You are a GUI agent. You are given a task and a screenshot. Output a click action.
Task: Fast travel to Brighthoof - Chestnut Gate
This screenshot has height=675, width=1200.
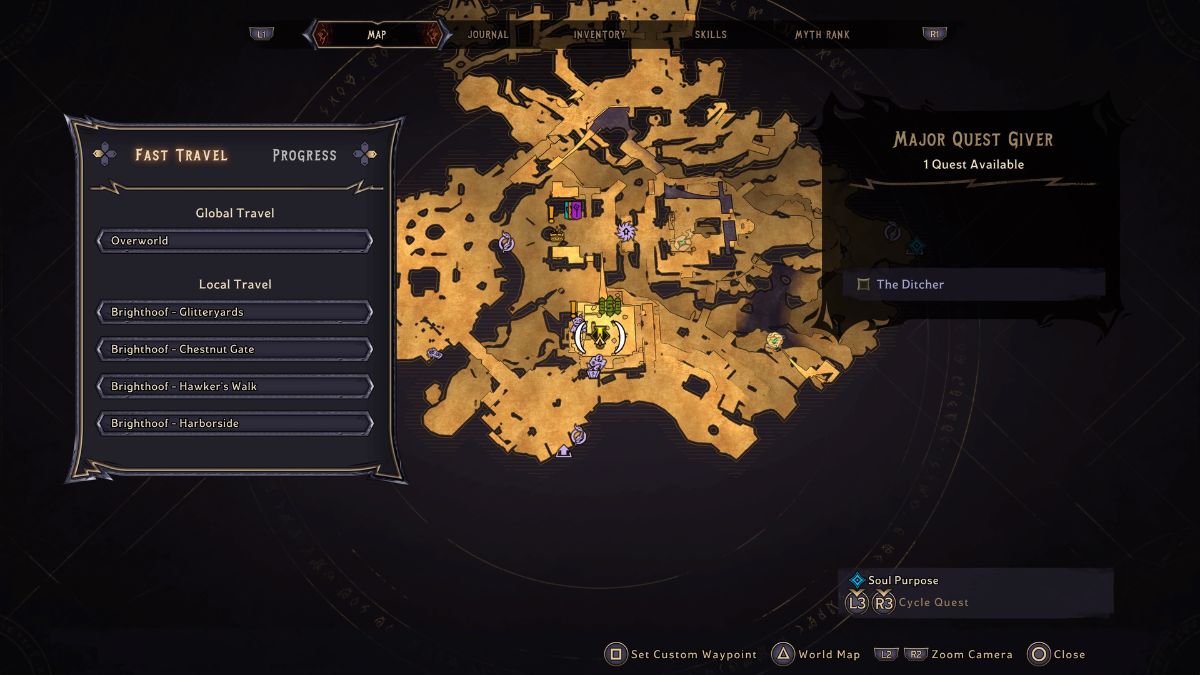(x=235, y=349)
